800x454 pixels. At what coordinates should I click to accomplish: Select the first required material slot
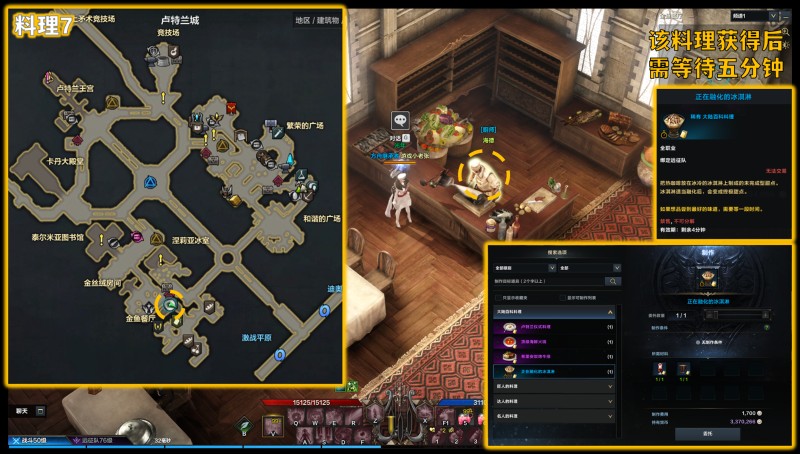[x=659, y=369]
